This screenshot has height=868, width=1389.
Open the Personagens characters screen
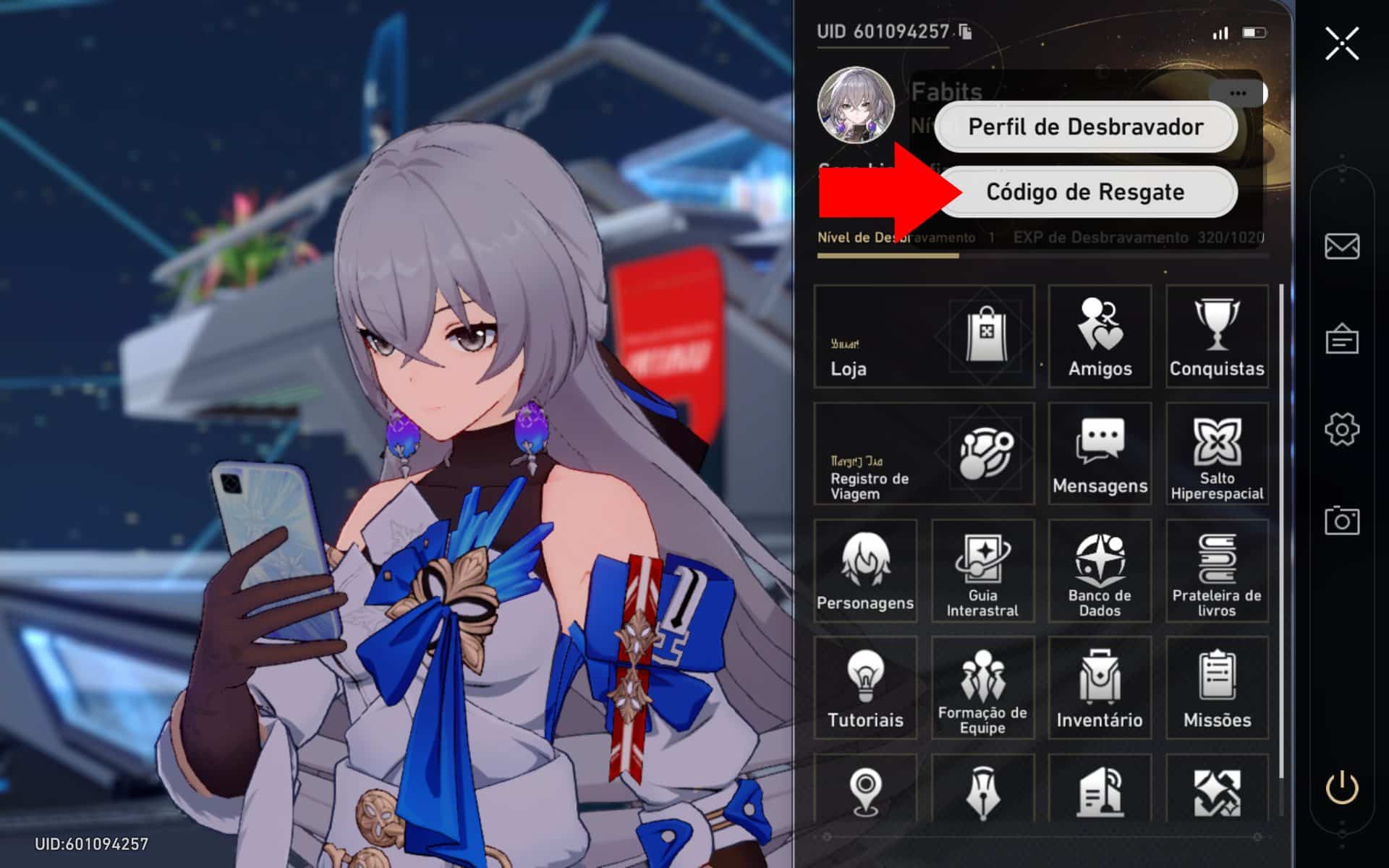[x=865, y=571]
